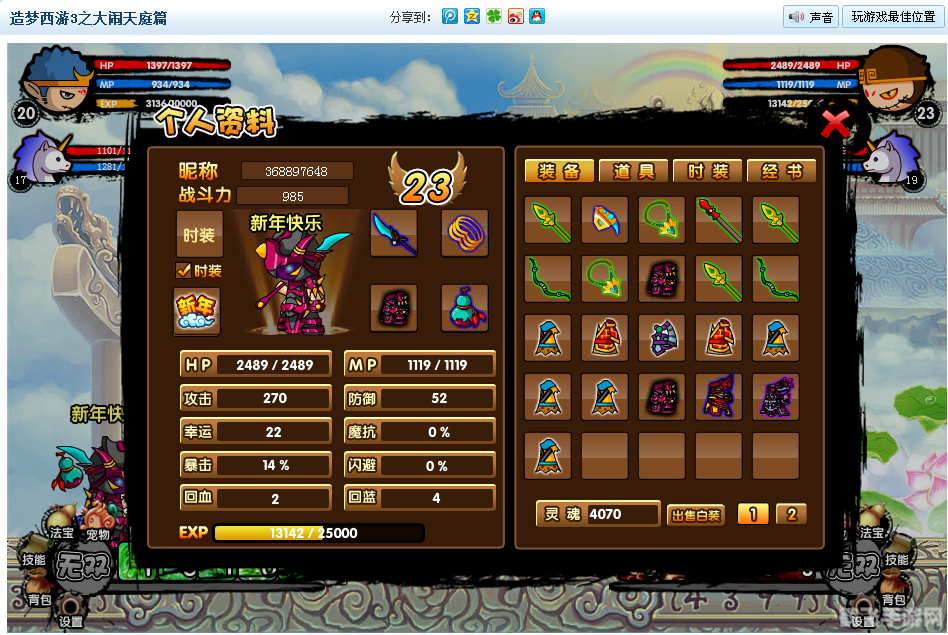Close the 个人资料 character panel

tap(835, 124)
